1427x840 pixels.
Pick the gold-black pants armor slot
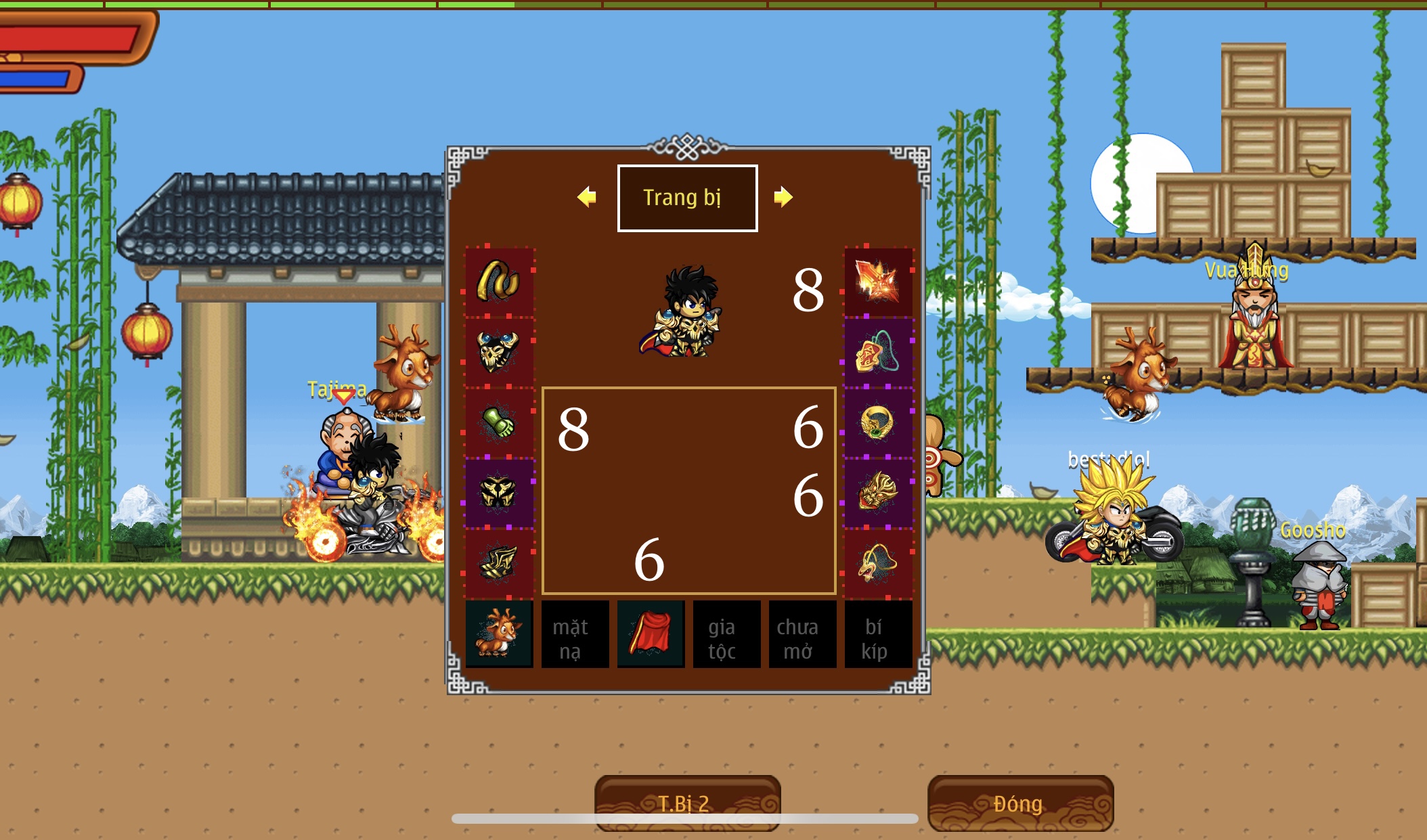click(499, 493)
